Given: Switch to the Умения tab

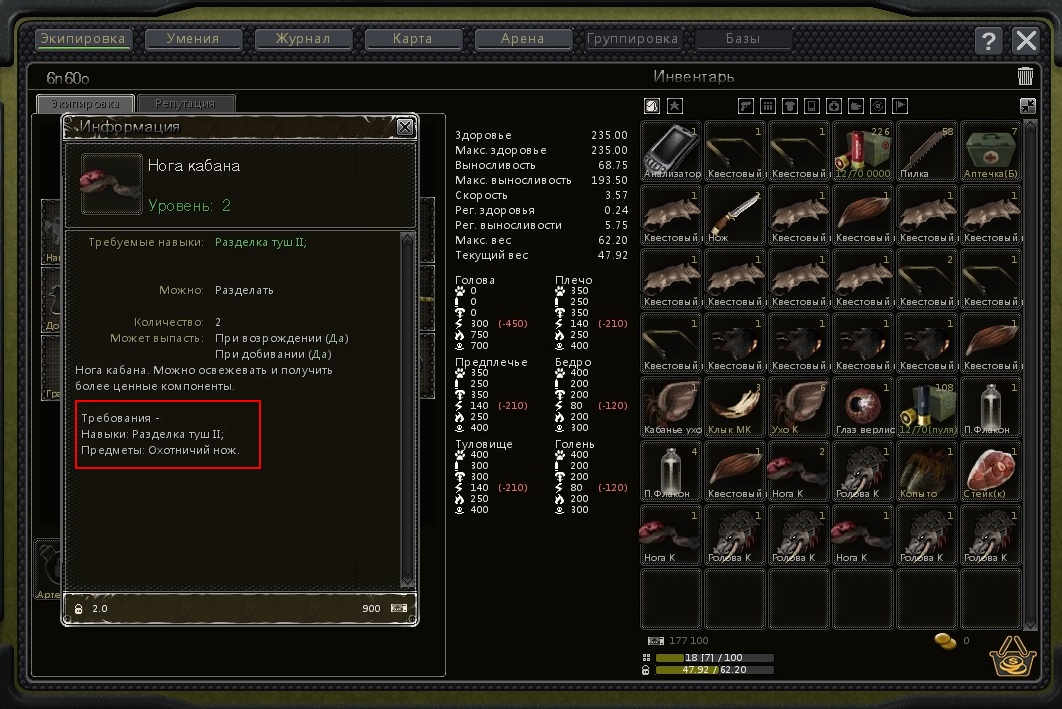Looking at the screenshot, I should tap(195, 40).
